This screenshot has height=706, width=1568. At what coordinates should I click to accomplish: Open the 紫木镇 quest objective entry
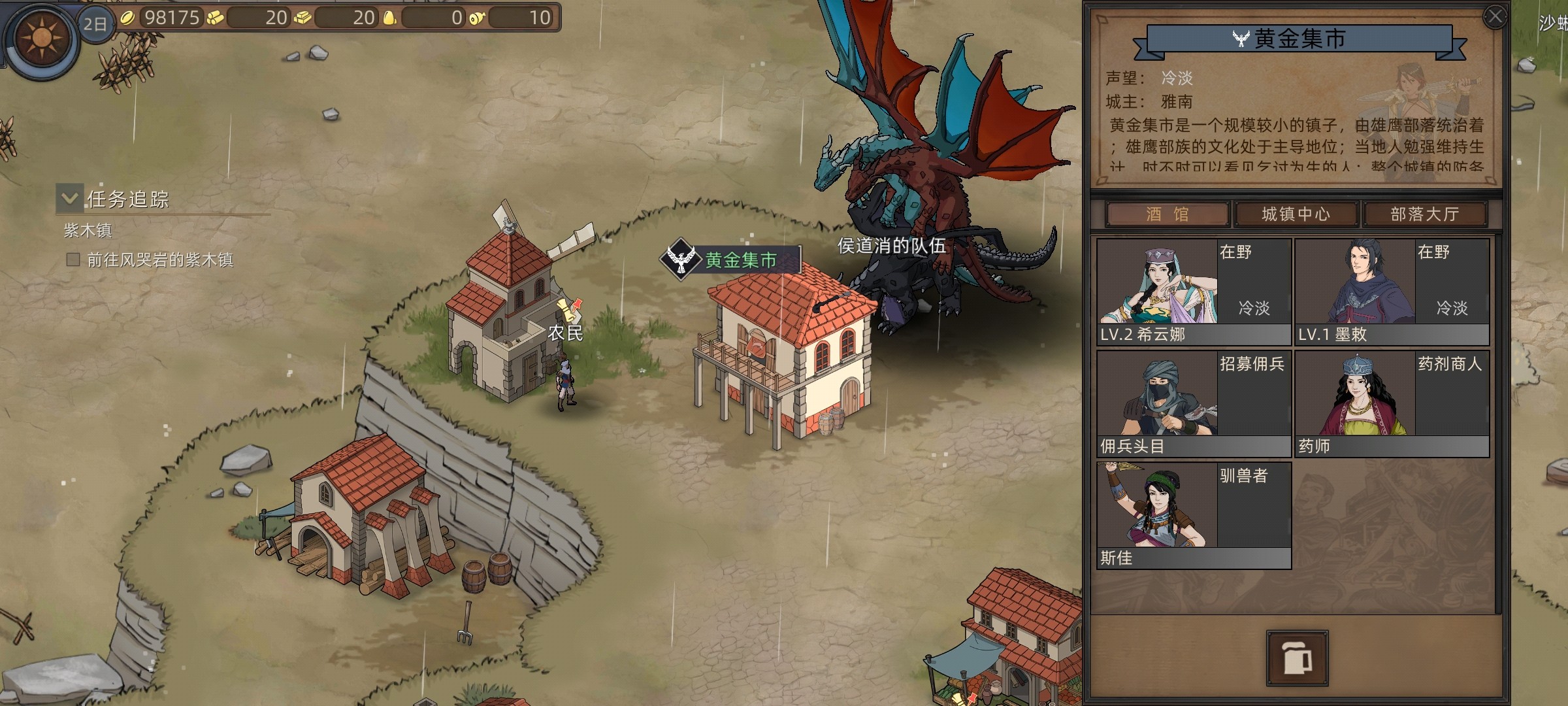tap(159, 260)
